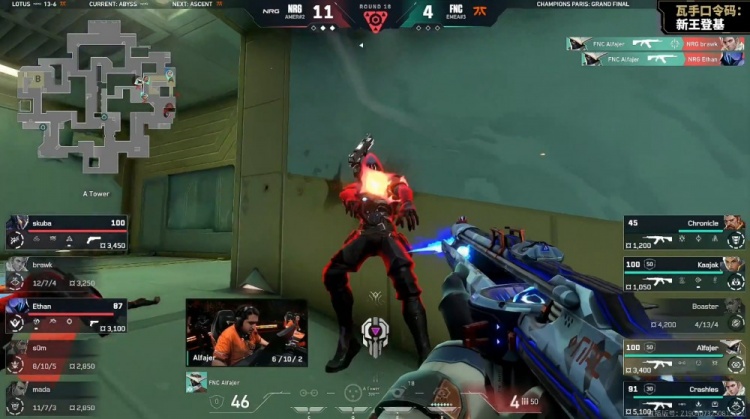Spectate Ethan from the player list
This screenshot has height=419, width=750.
[68, 315]
